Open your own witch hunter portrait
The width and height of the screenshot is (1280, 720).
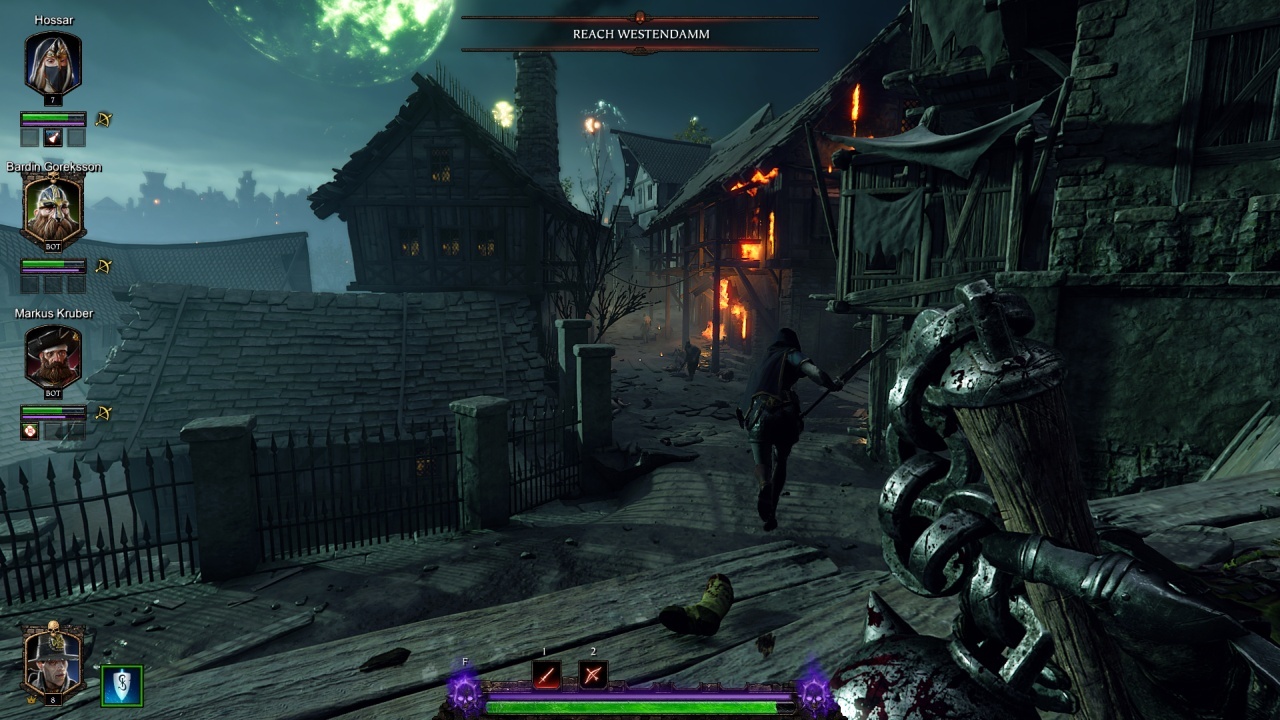click(x=54, y=659)
